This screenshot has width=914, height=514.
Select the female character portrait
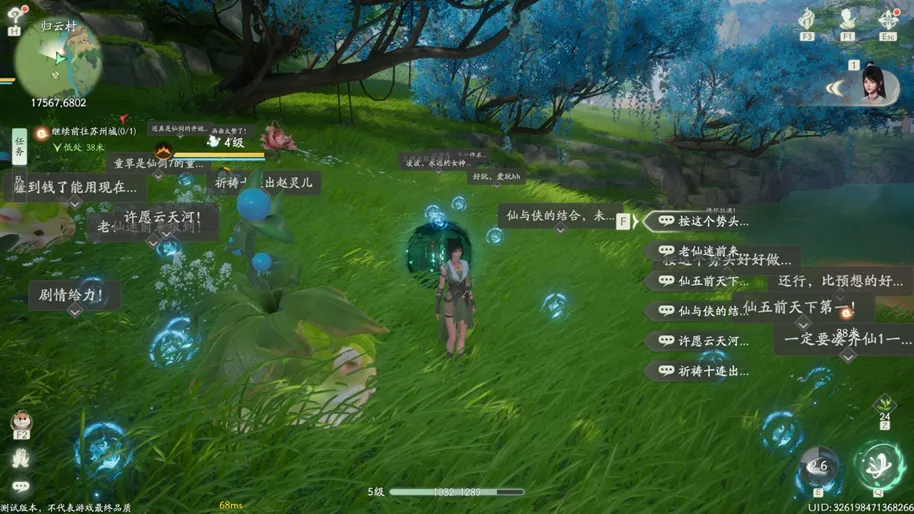[880, 87]
